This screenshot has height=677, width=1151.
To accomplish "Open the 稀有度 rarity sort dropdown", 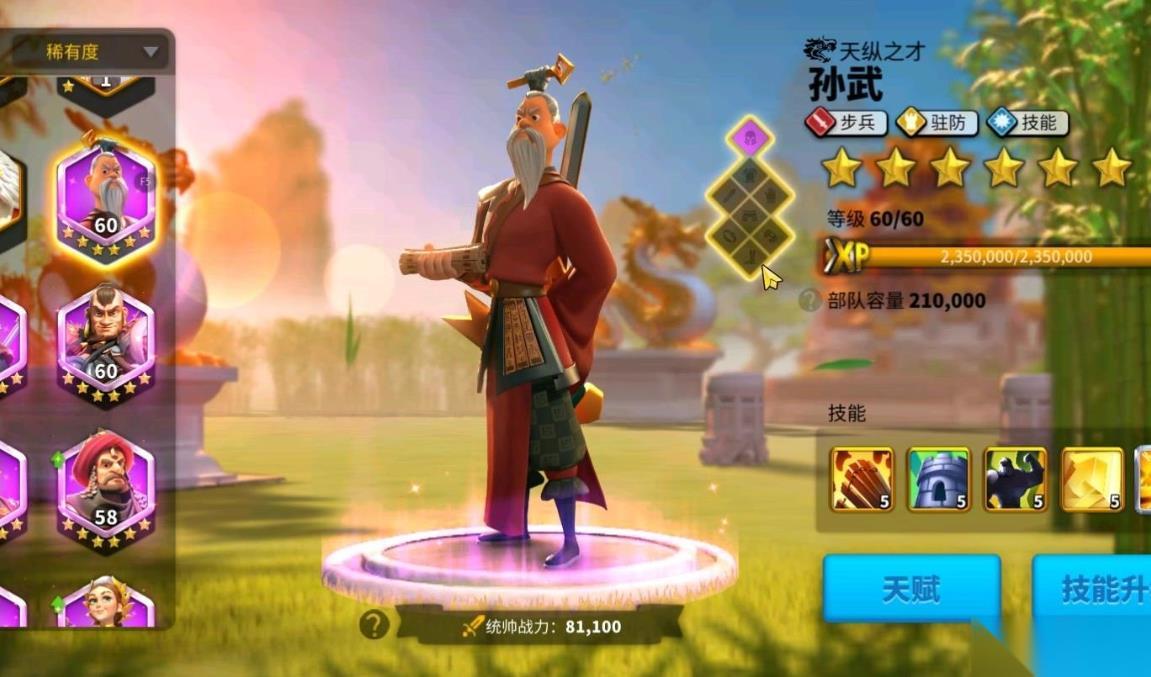I will (101, 52).
